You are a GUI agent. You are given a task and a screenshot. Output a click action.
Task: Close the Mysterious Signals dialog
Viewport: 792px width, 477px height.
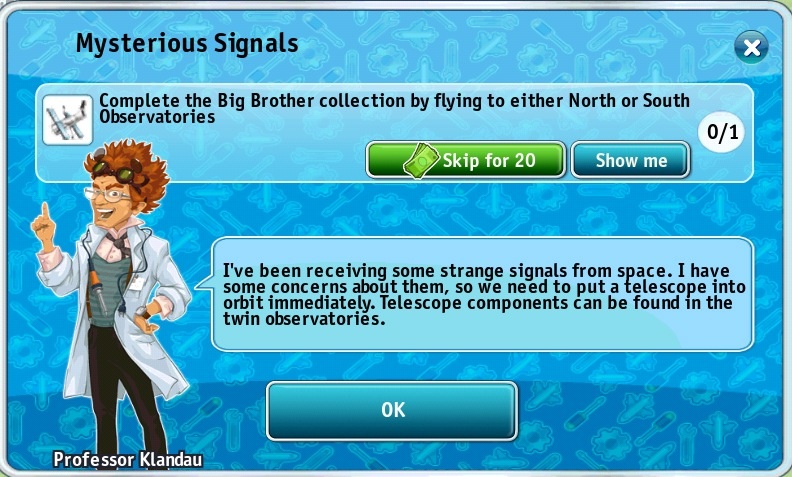751,47
